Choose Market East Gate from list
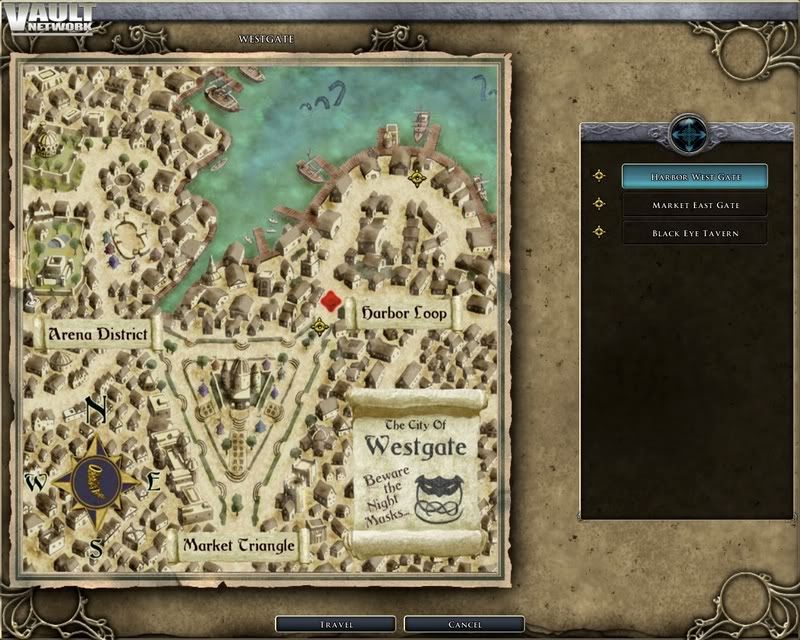This screenshot has width=800, height=640. (x=694, y=204)
